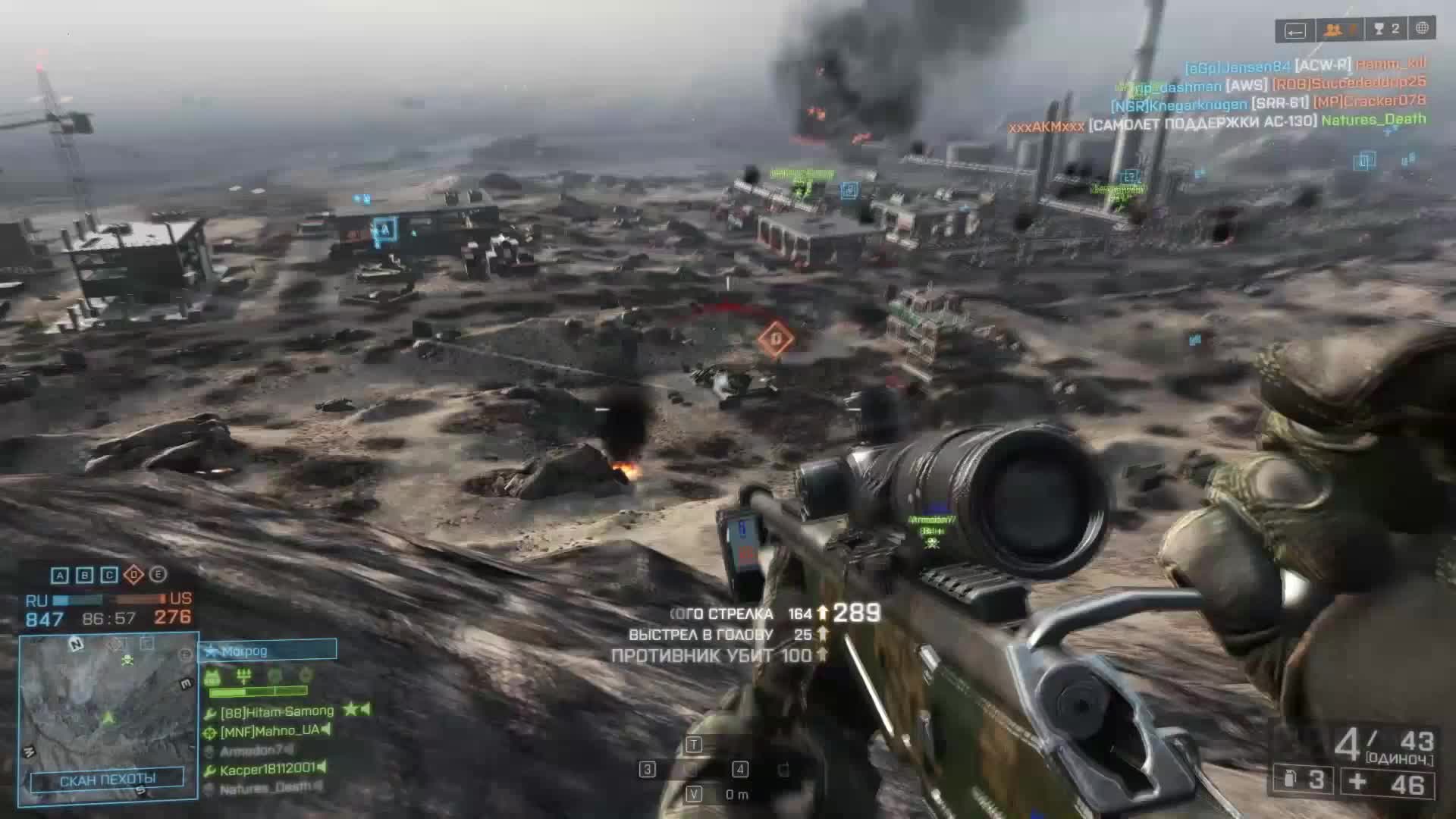Screen dimensions: 1456x819
Task: Click the Battlelog globe icon
Action: 1423,29
